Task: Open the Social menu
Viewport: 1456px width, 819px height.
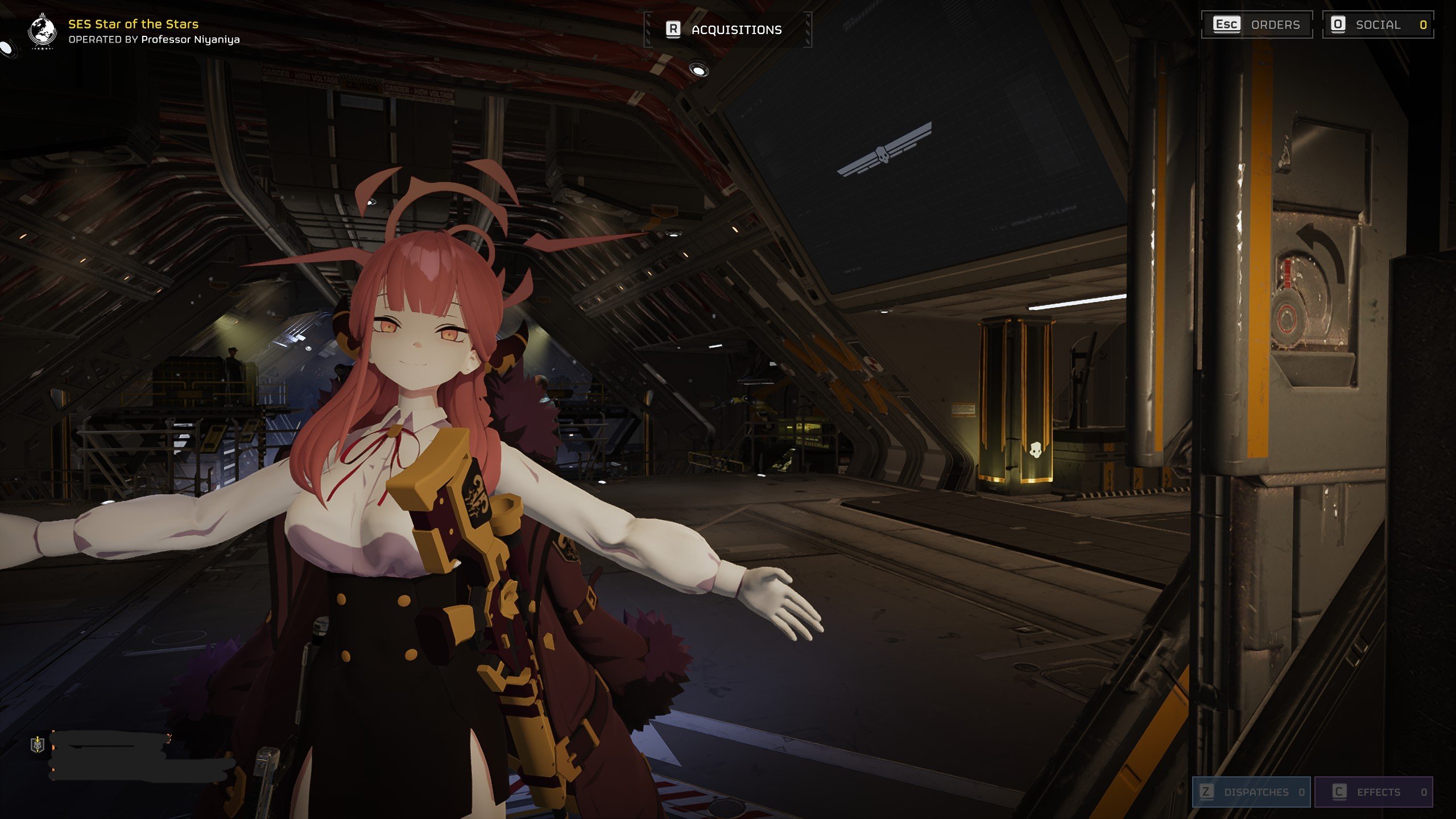Action: point(1377,24)
